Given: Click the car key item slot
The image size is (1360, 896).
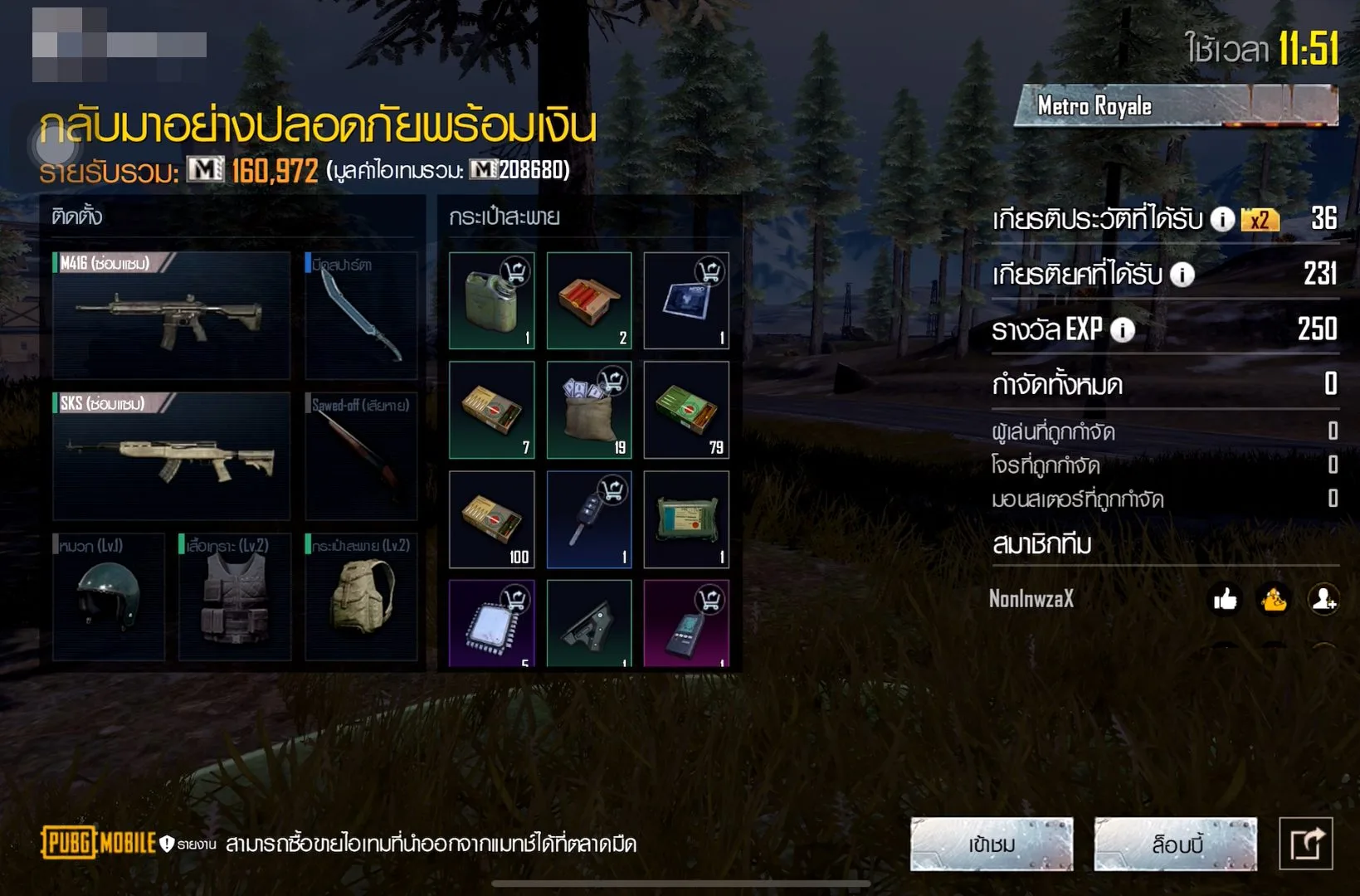Looking at the screenshot, I should tap(589, 519).
